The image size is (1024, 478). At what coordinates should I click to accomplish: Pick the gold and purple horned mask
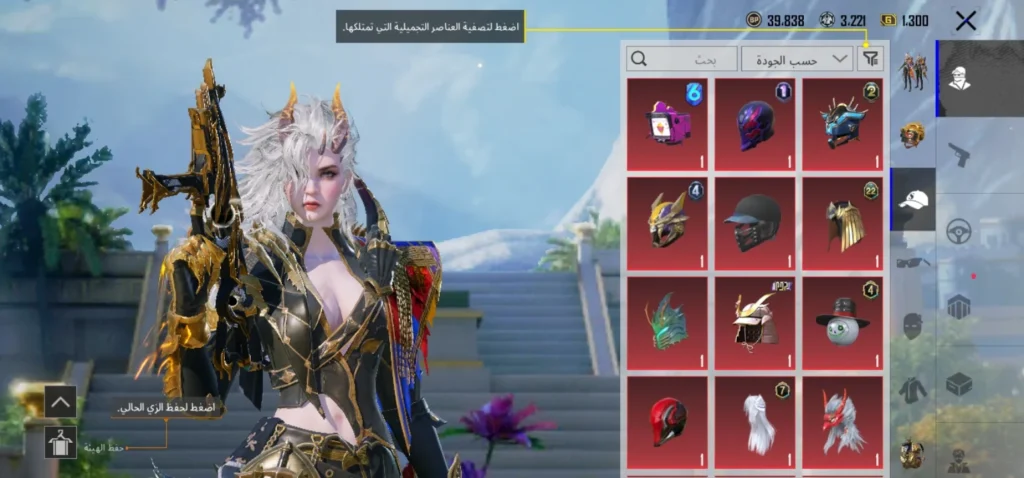click(667, 224)
